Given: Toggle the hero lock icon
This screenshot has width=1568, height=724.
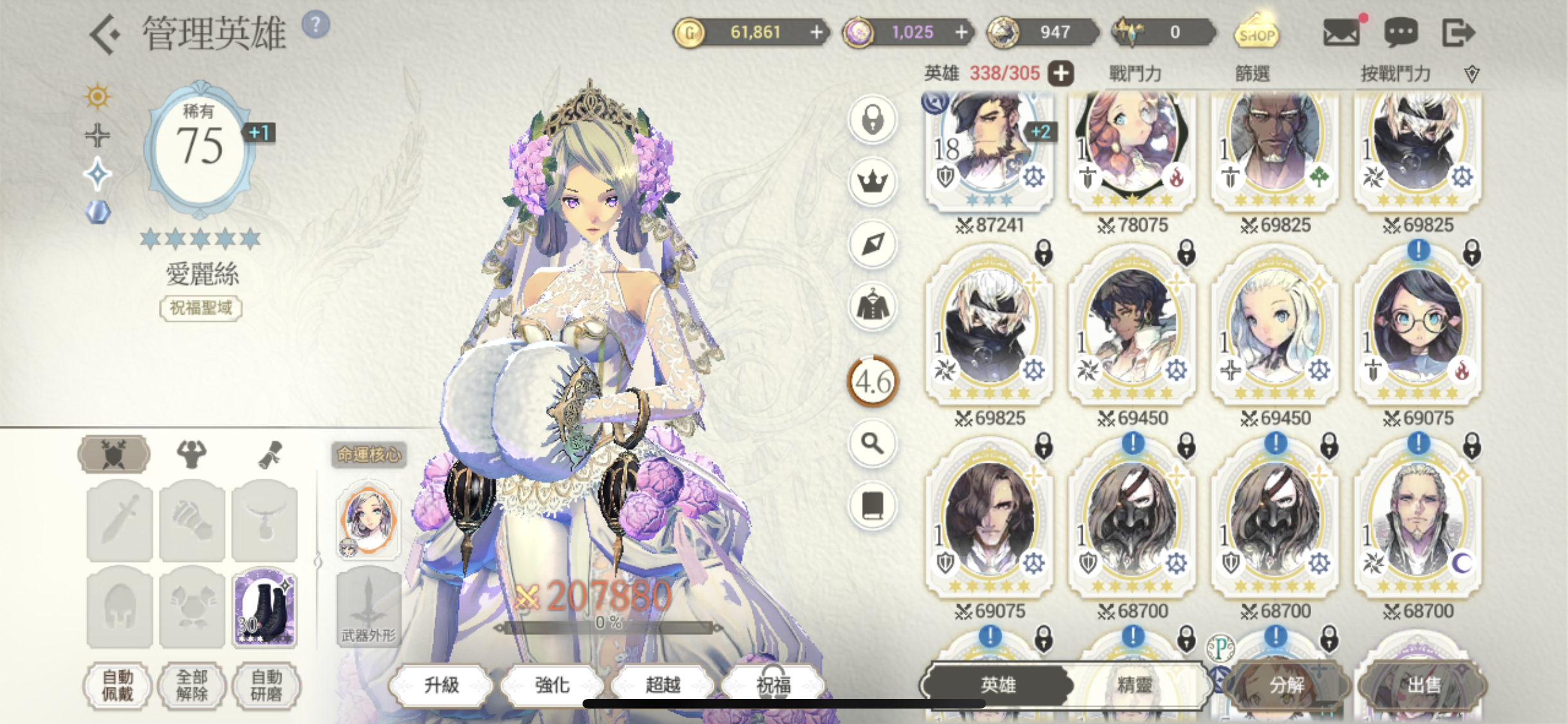Looking at the screenshot, I should (872, 120).
